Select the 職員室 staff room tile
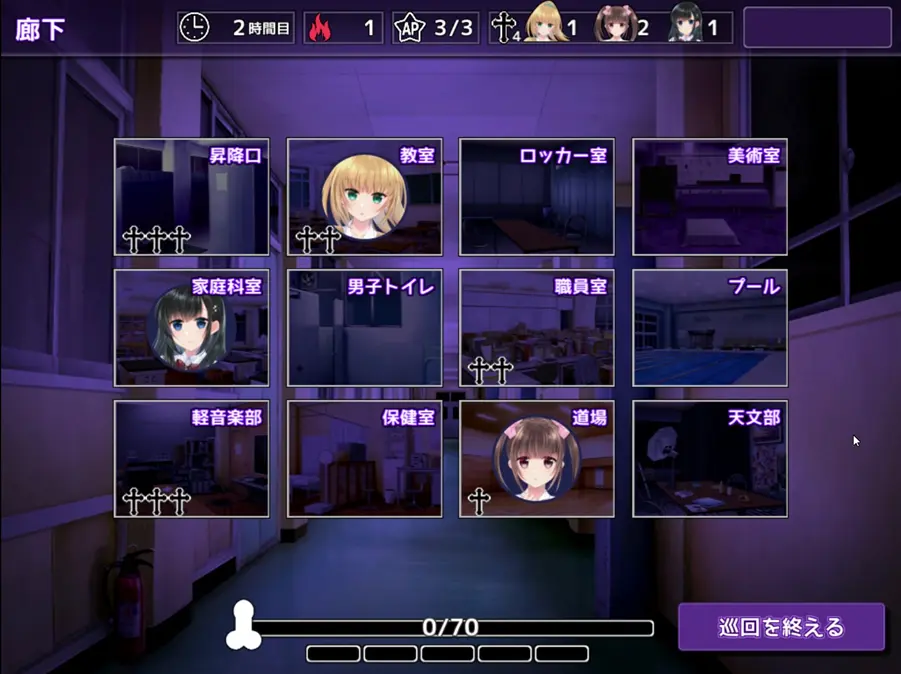The image size is (901, 674). tap(536, 328)
